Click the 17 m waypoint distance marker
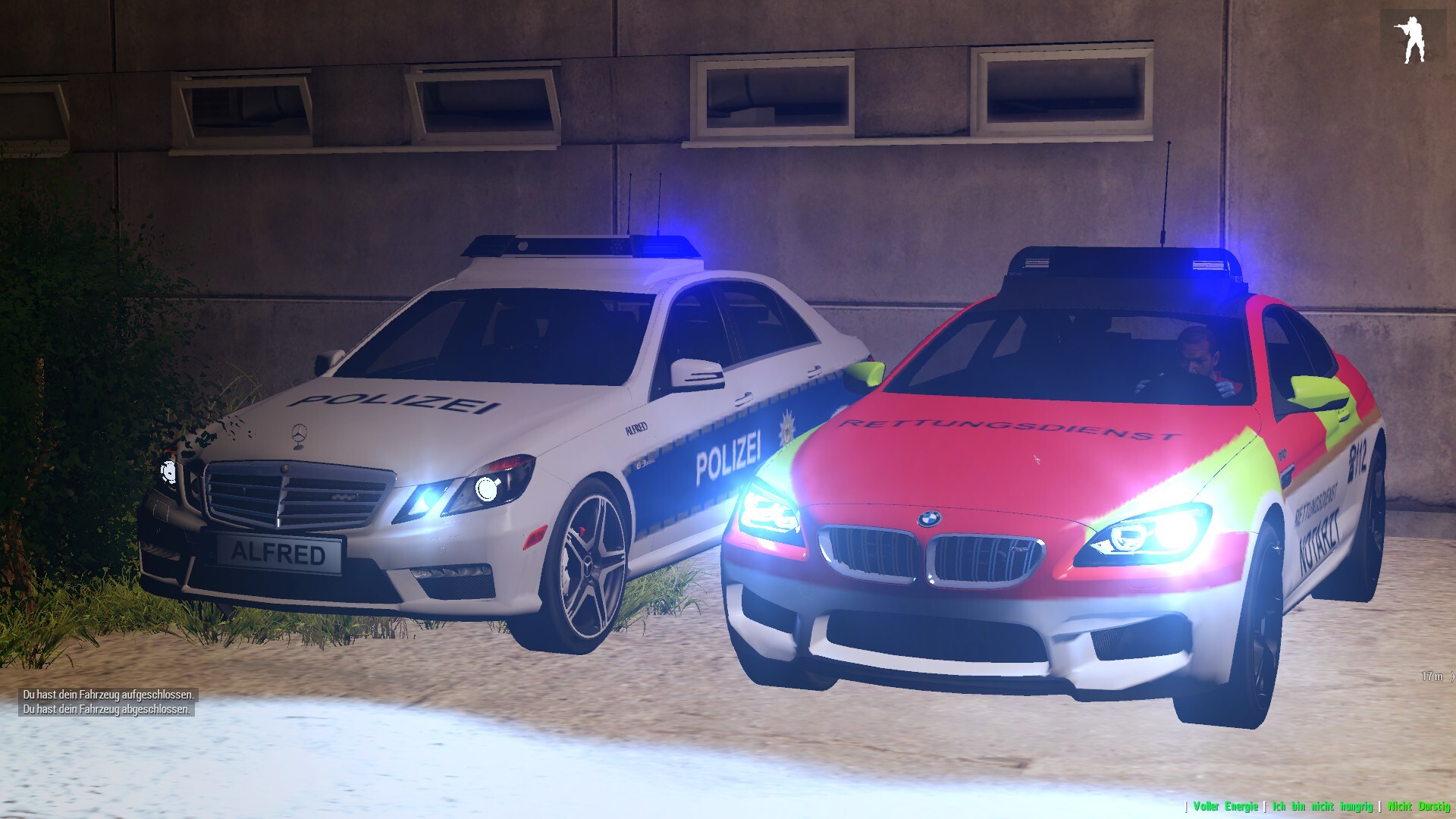1456x819 pixels. point(1432,676)
